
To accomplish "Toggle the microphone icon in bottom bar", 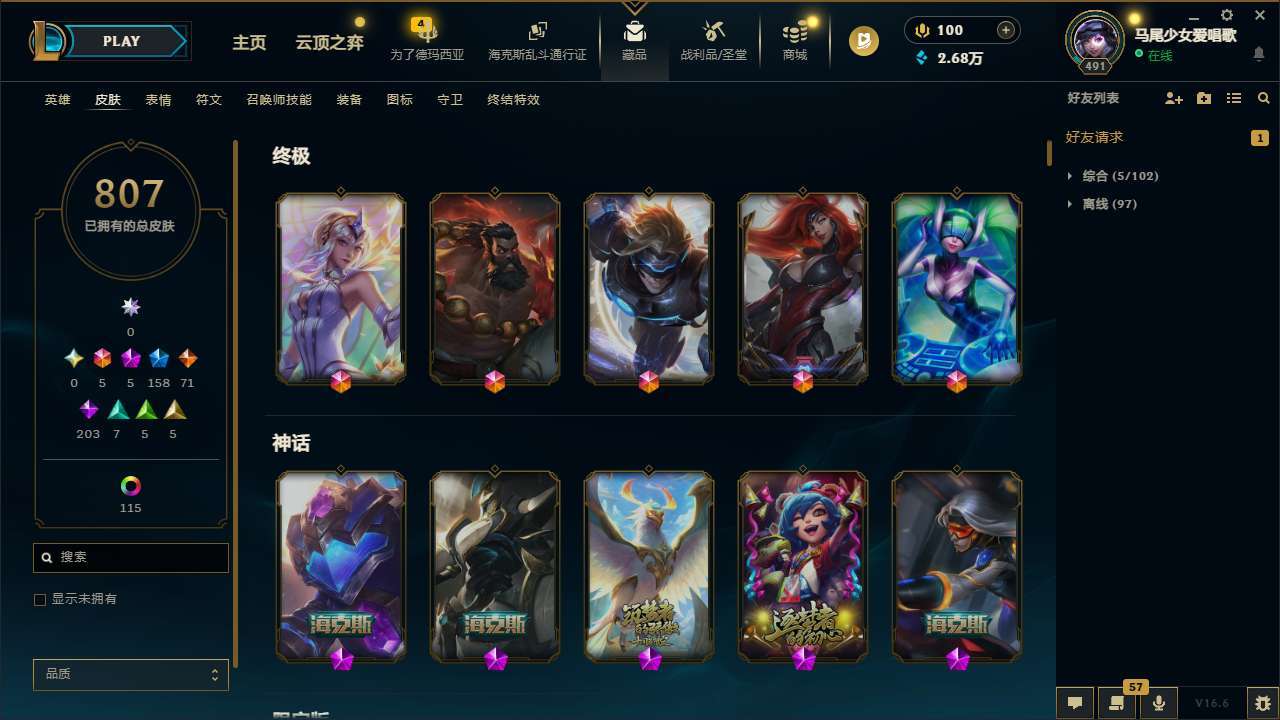I will (1158, 702).
